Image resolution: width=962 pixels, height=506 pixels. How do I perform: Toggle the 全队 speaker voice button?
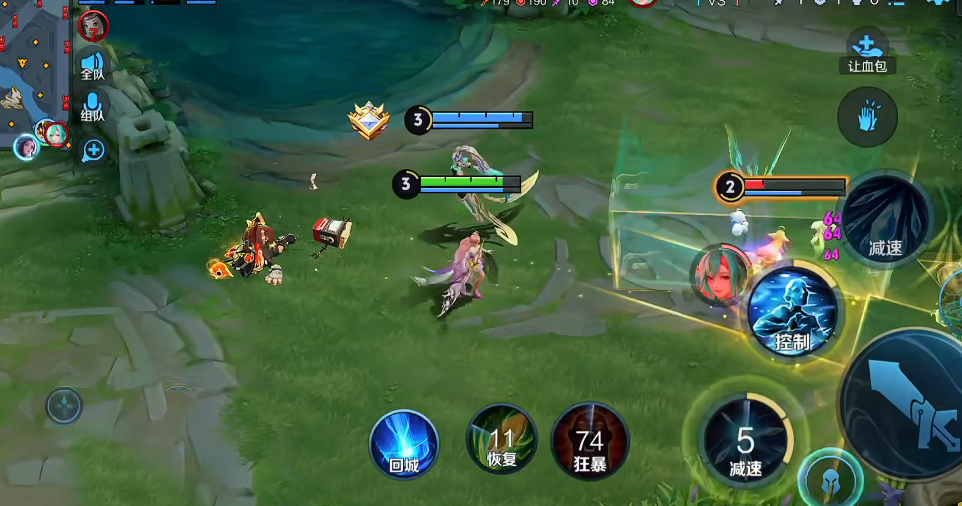tap(92, 64)
